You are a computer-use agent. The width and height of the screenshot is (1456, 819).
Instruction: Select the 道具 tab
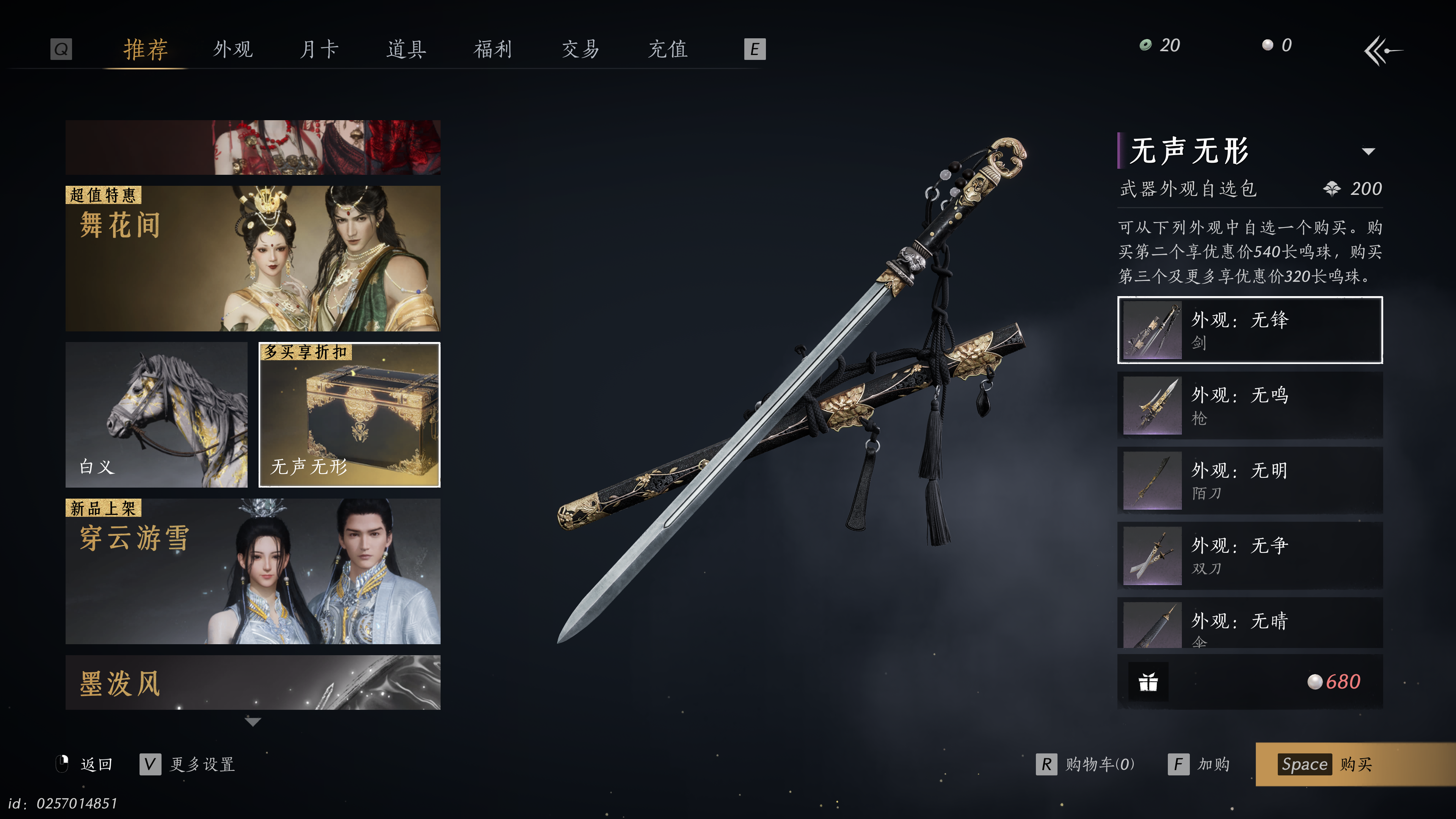click(406, 49)
